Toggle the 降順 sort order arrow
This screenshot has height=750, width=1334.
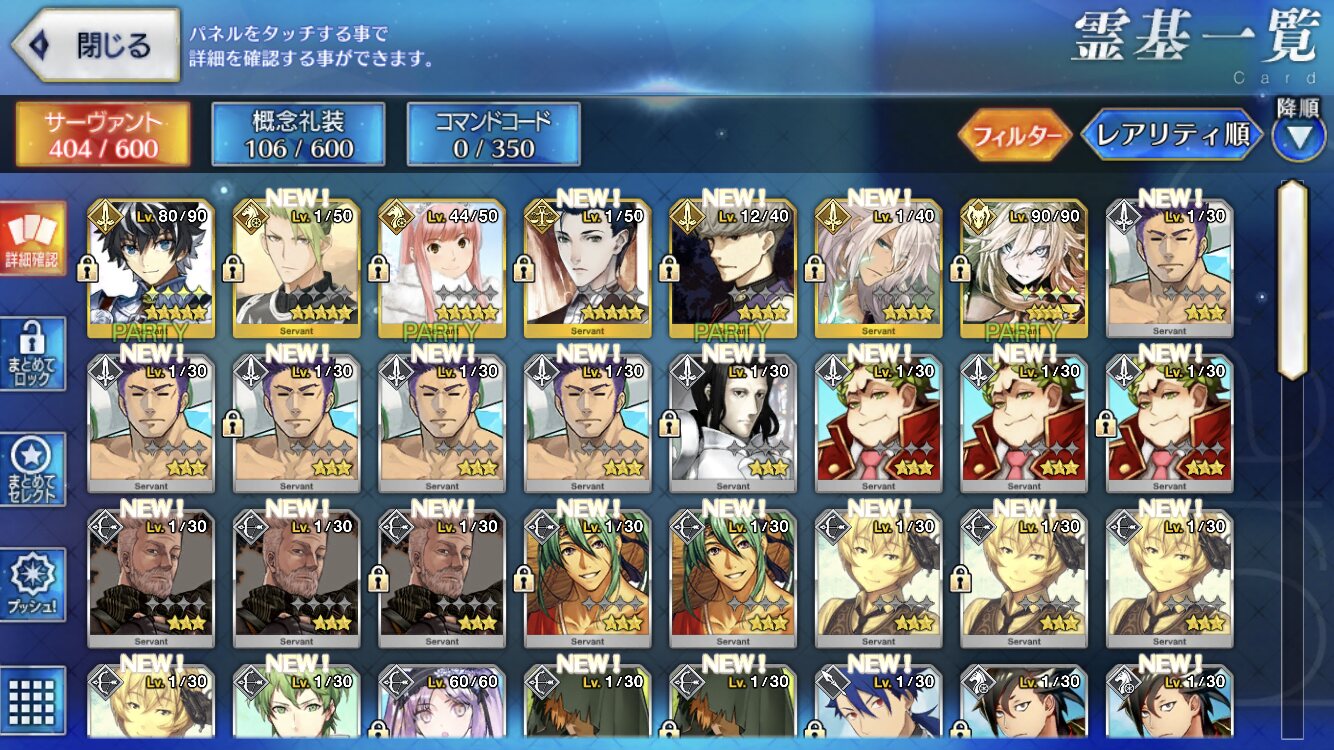(1298, 136)
